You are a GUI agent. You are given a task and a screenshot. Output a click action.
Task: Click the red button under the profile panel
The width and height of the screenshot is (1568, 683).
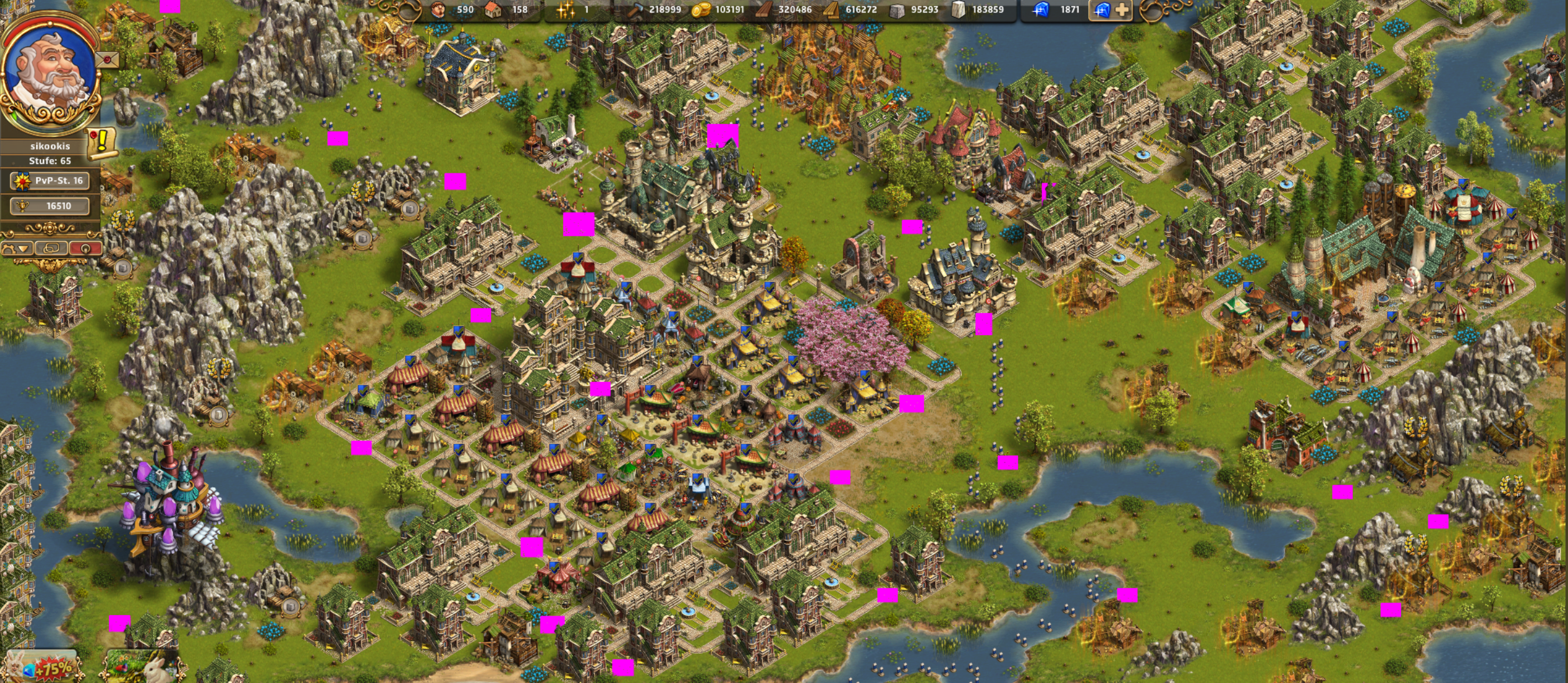85,248
